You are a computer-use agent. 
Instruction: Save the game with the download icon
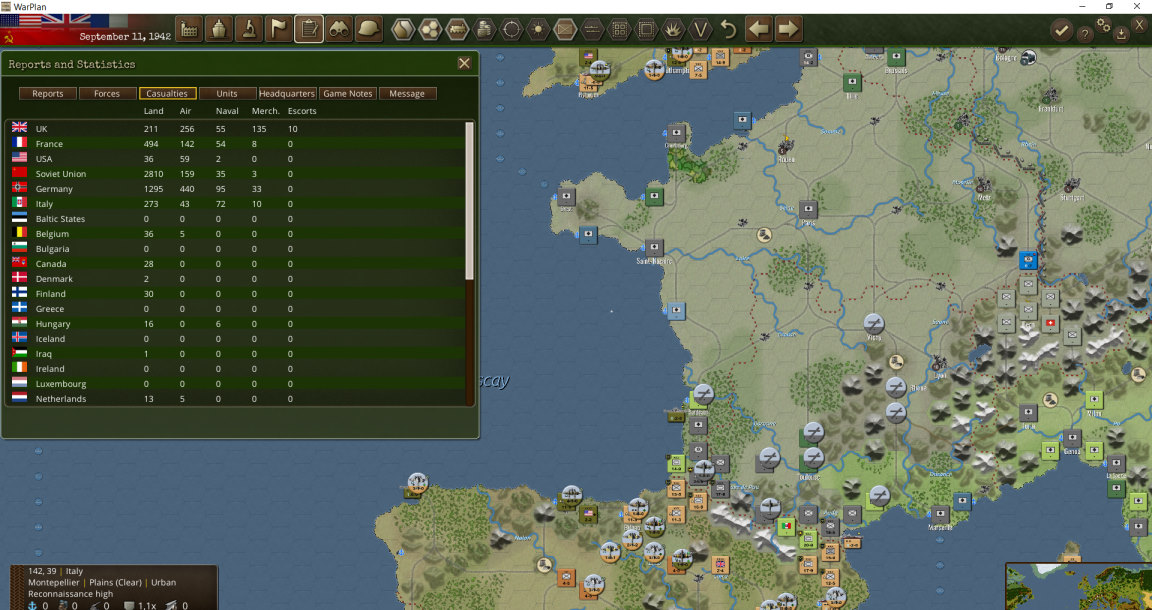click(1121, 34)
